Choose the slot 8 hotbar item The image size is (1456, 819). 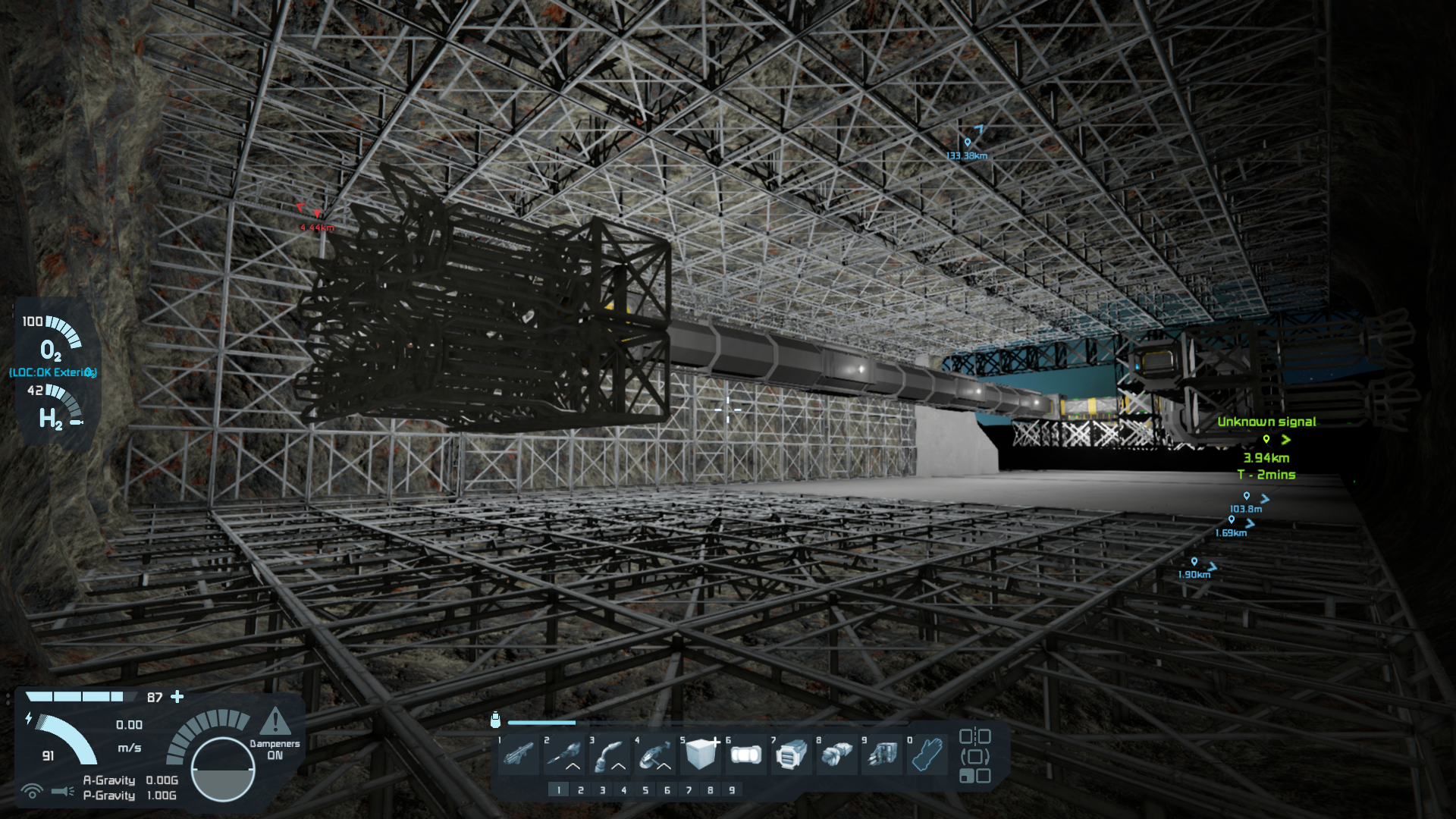837,755
